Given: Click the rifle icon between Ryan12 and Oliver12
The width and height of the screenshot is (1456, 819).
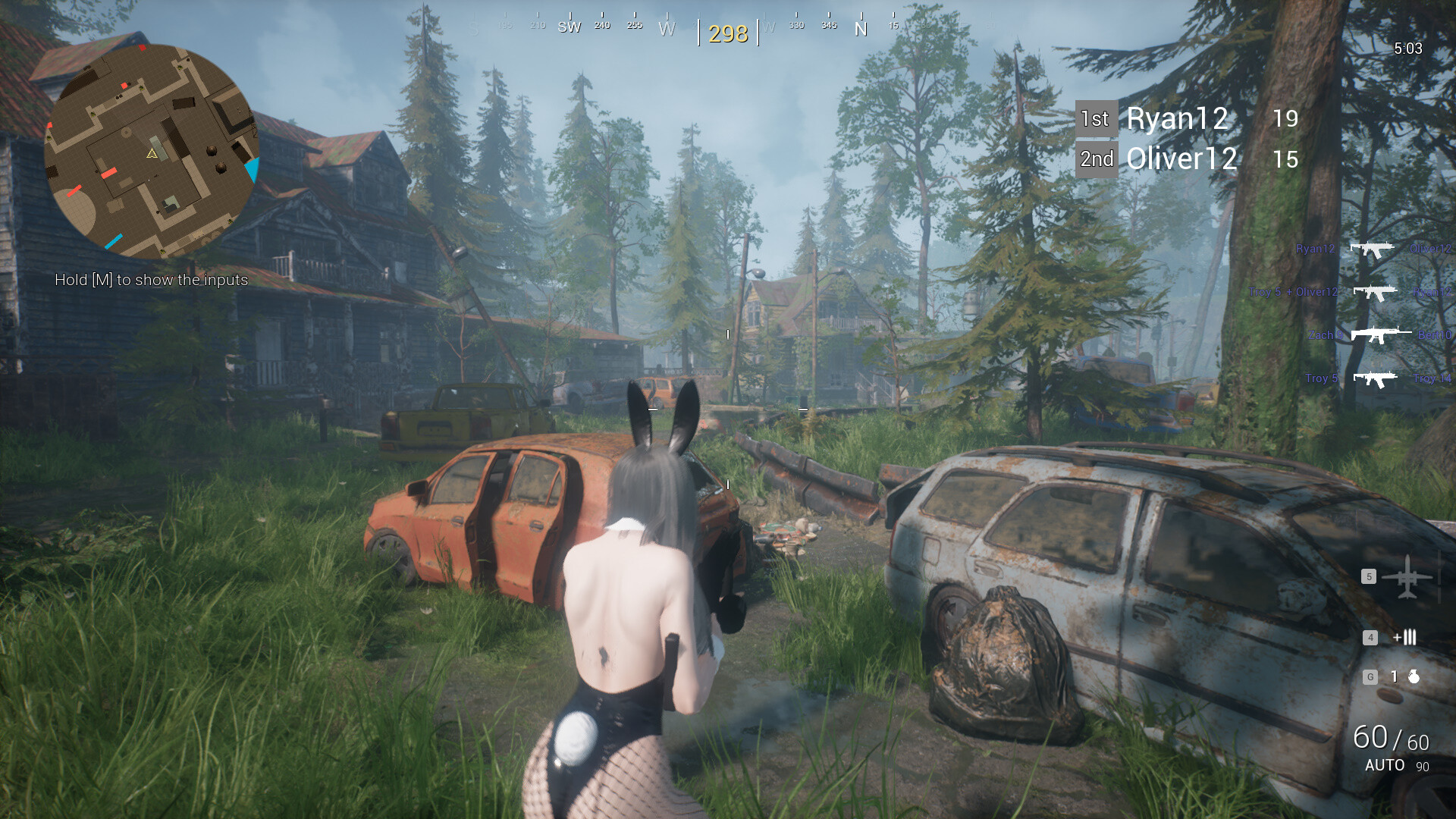Looking at the screenshot, I should (x=1373, y=250).
